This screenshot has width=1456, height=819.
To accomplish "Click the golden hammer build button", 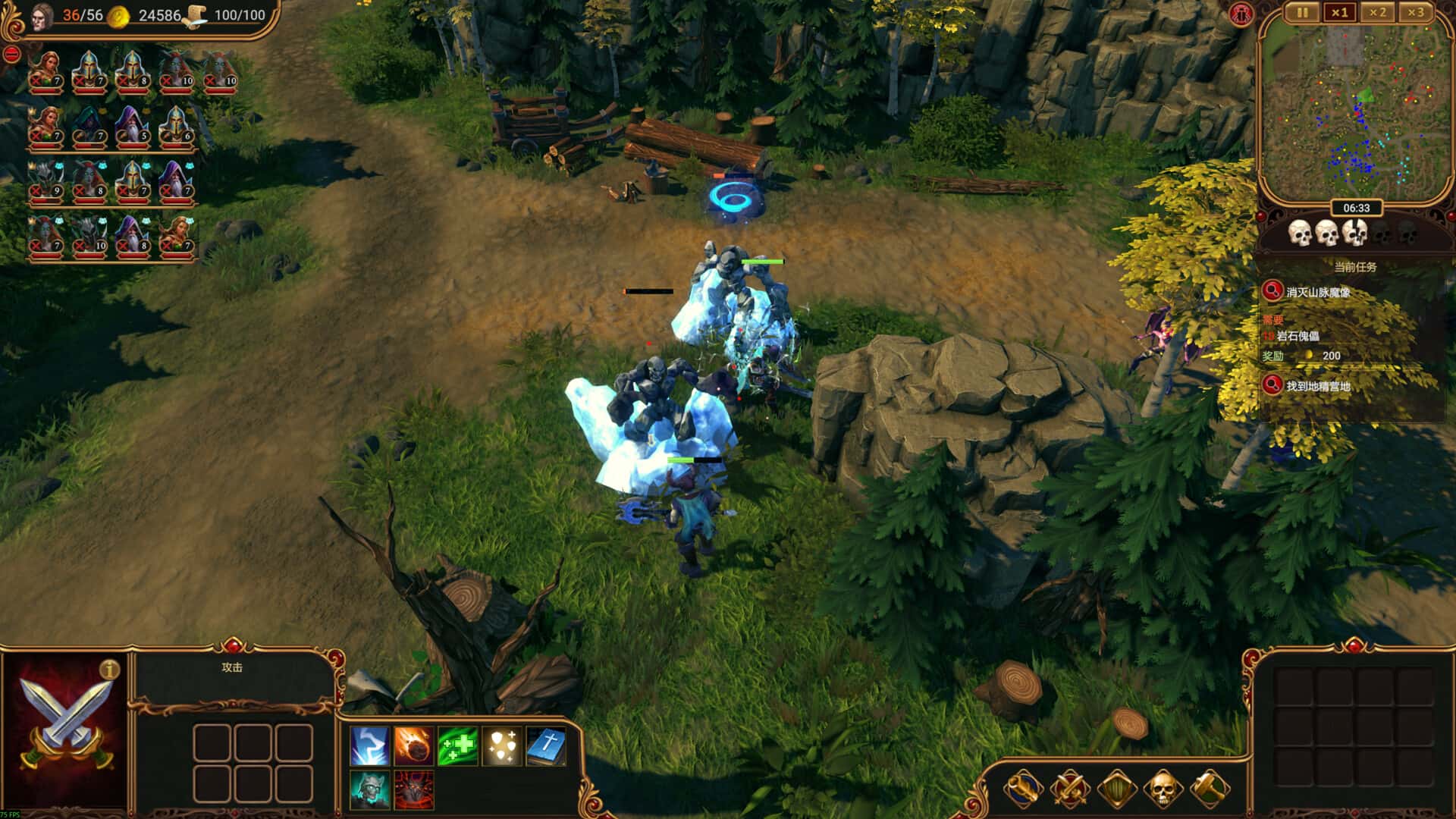I will [1210, 789].
